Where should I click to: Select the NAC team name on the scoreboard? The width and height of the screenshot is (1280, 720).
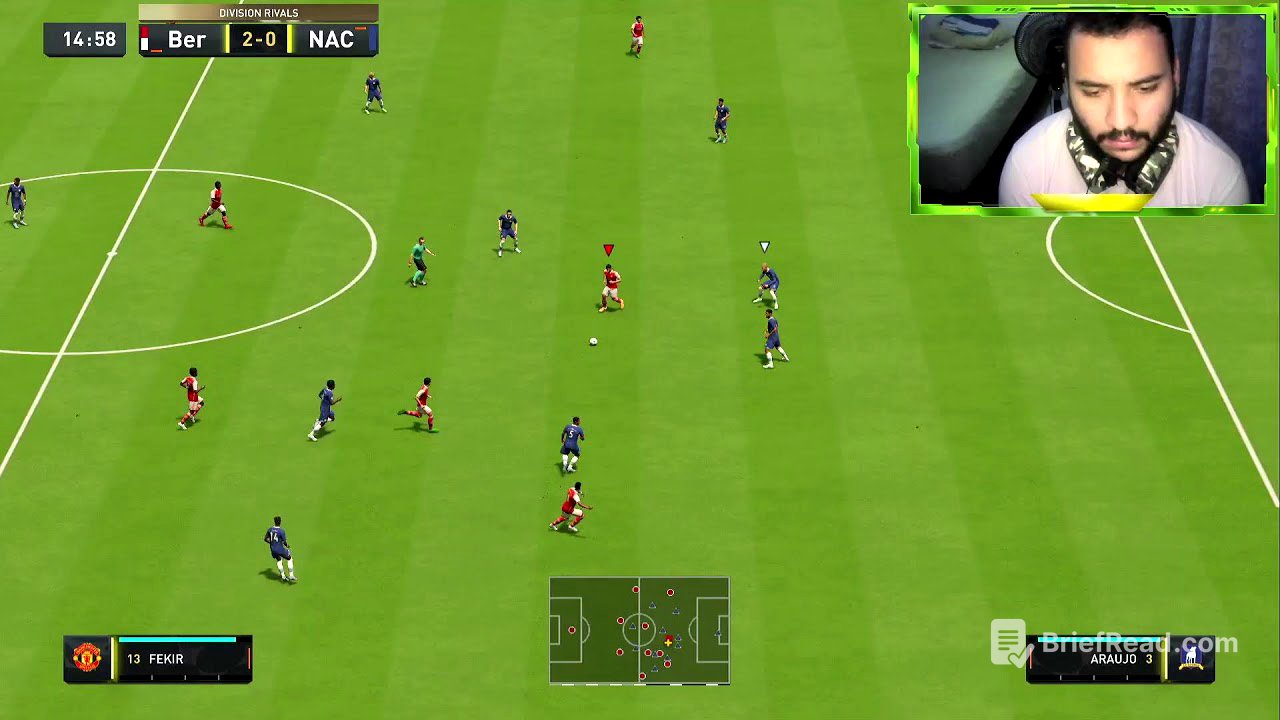click(x=332, y=41)
